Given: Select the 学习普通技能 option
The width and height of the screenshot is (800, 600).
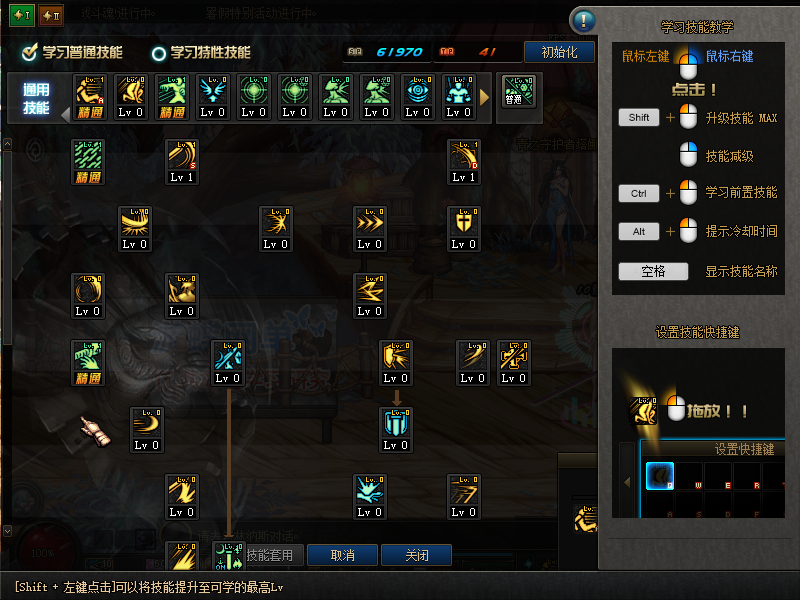Looking at the screenshot, I should tap(74, 52).
